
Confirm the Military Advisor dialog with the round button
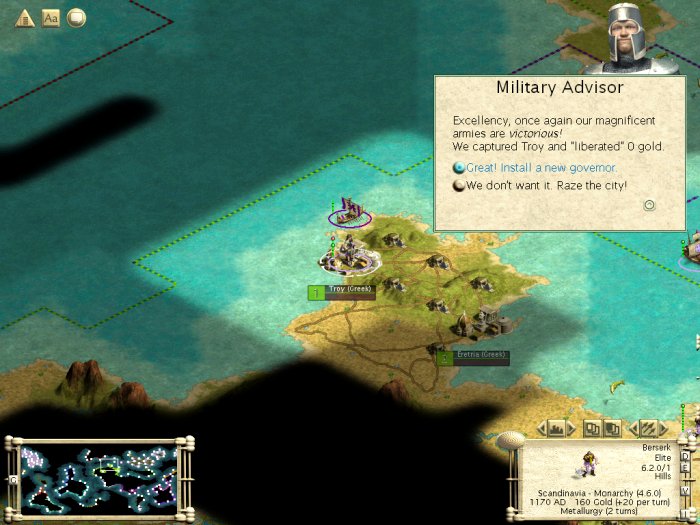[x=649, y=205]
